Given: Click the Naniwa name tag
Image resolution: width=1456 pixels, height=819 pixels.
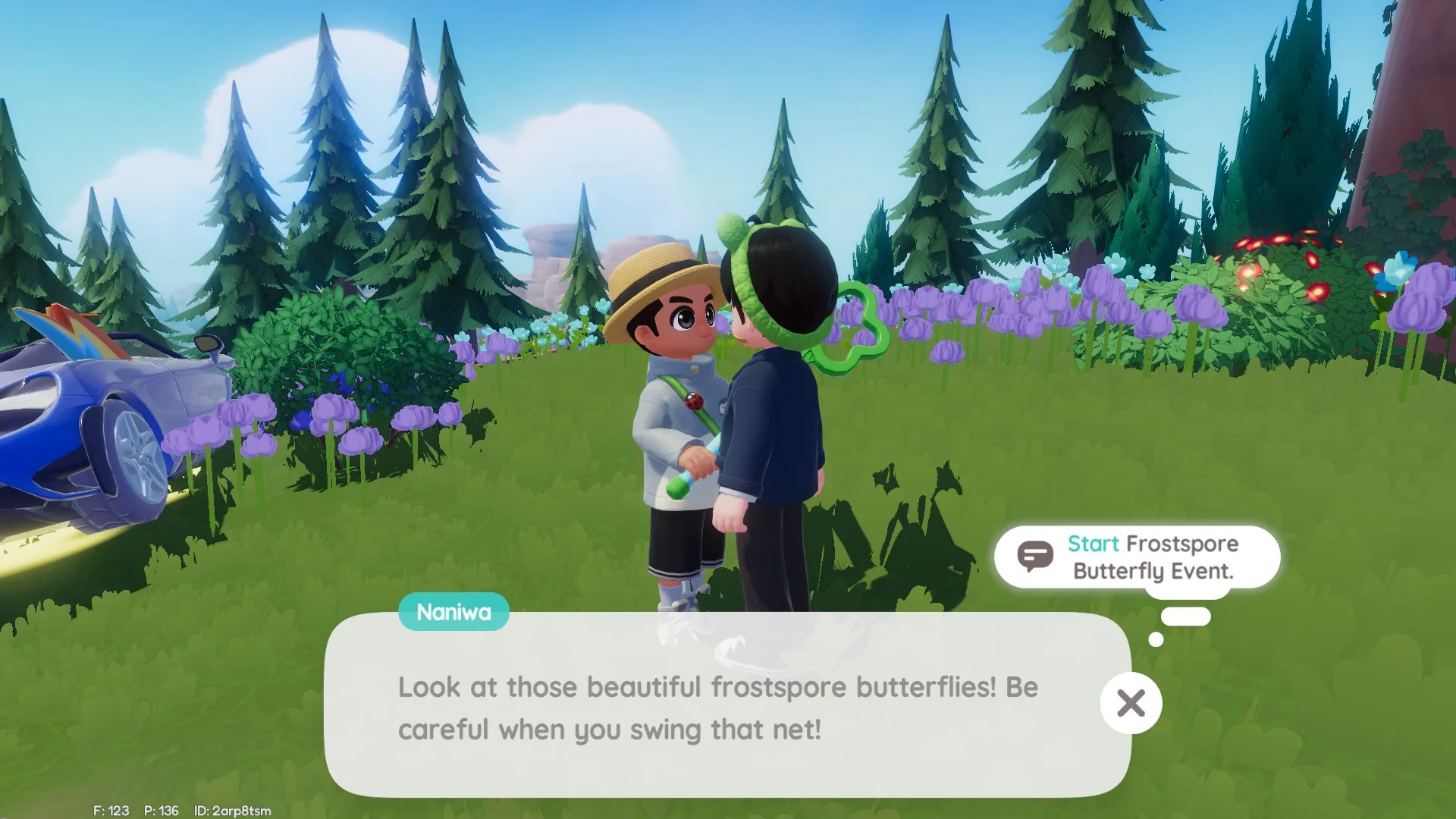Looking at the screenshot, I should [453, 611].
